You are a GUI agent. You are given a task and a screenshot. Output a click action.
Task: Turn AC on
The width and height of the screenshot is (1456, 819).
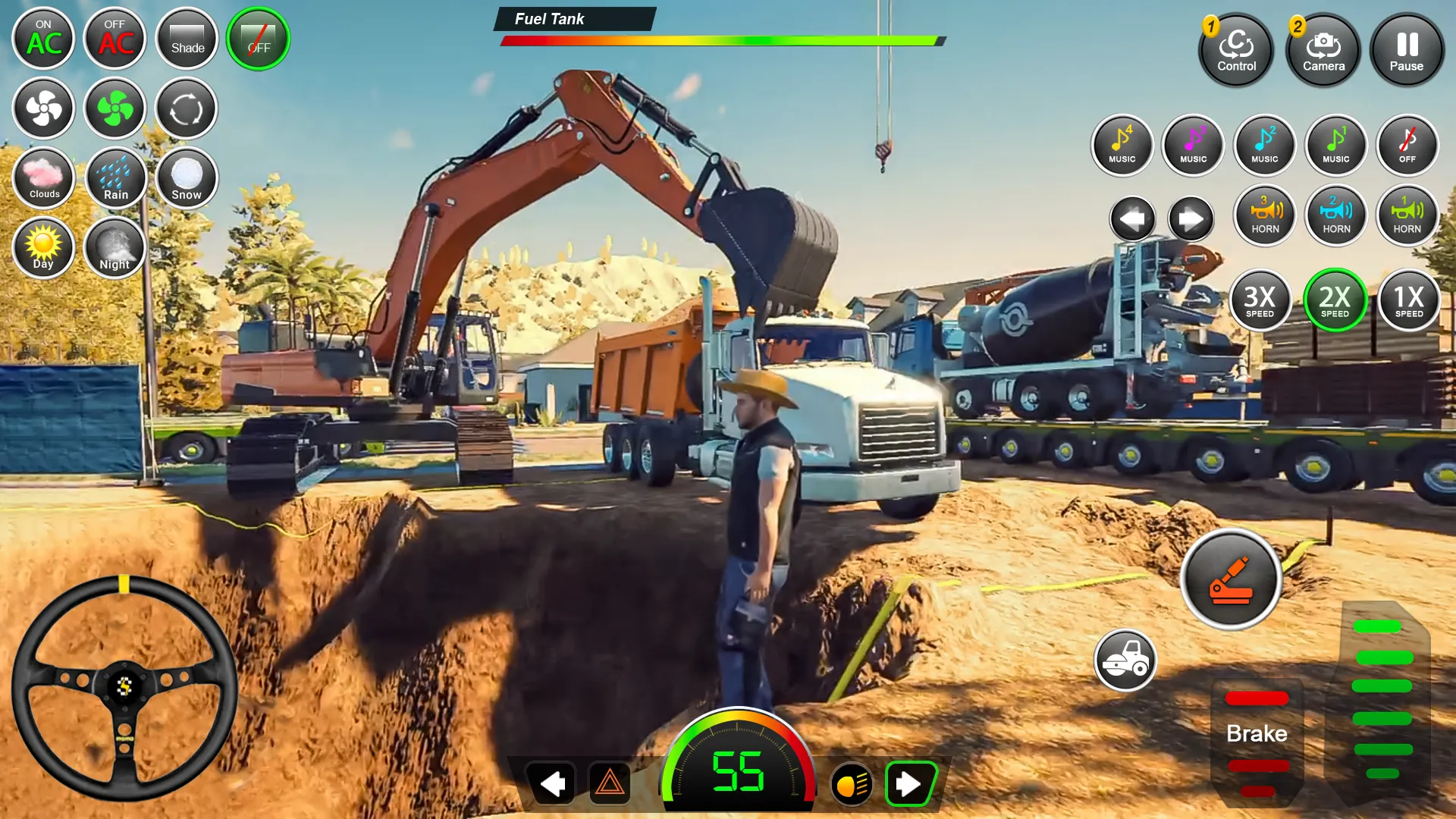coord(43,39)
